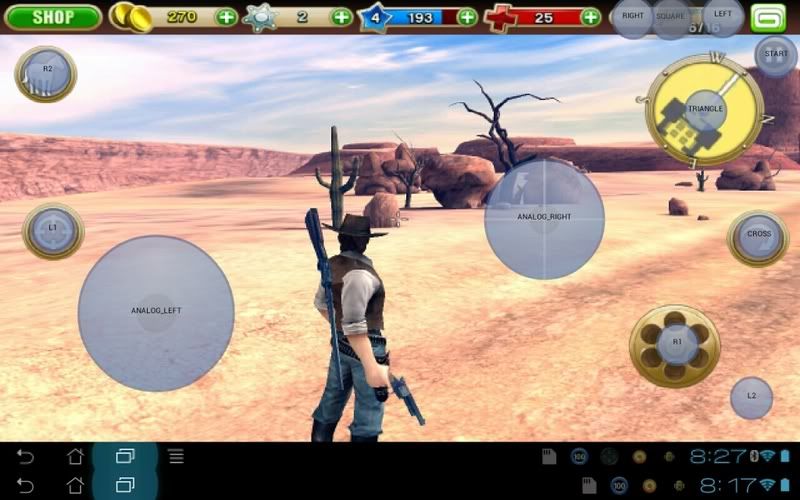This screenshot has height=500, width=800.
Task: Select the gold-ringed L1 button
Action: [x=52, y=230]
